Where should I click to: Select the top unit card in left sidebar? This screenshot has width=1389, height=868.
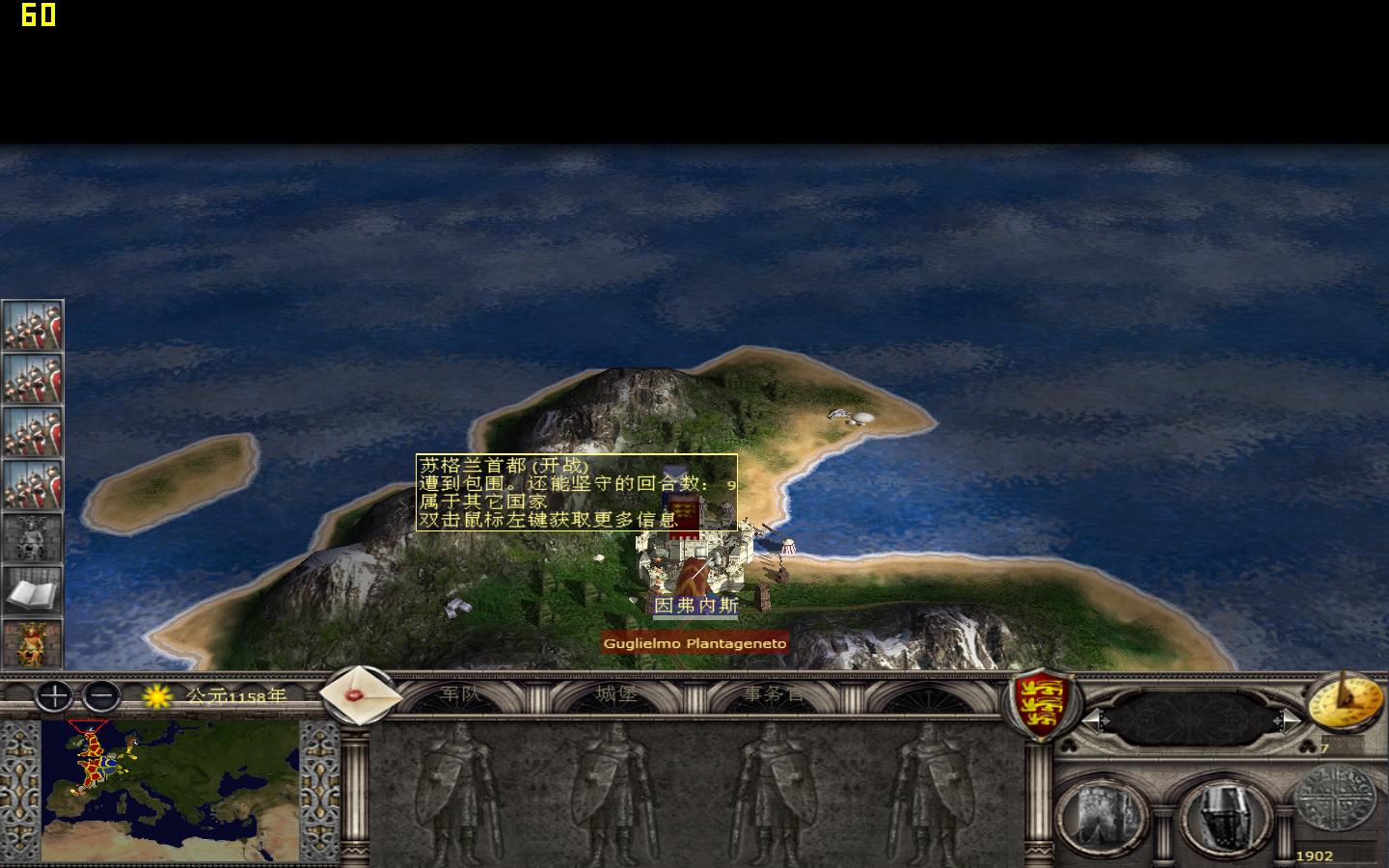(32, 327)
